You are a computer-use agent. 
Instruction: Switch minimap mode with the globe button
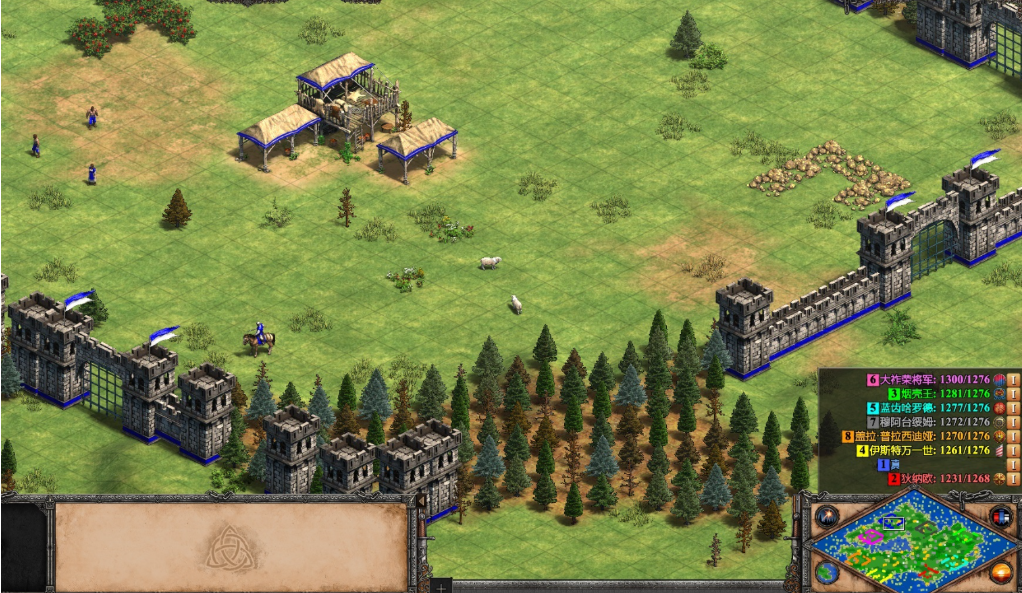coord(827,572)
